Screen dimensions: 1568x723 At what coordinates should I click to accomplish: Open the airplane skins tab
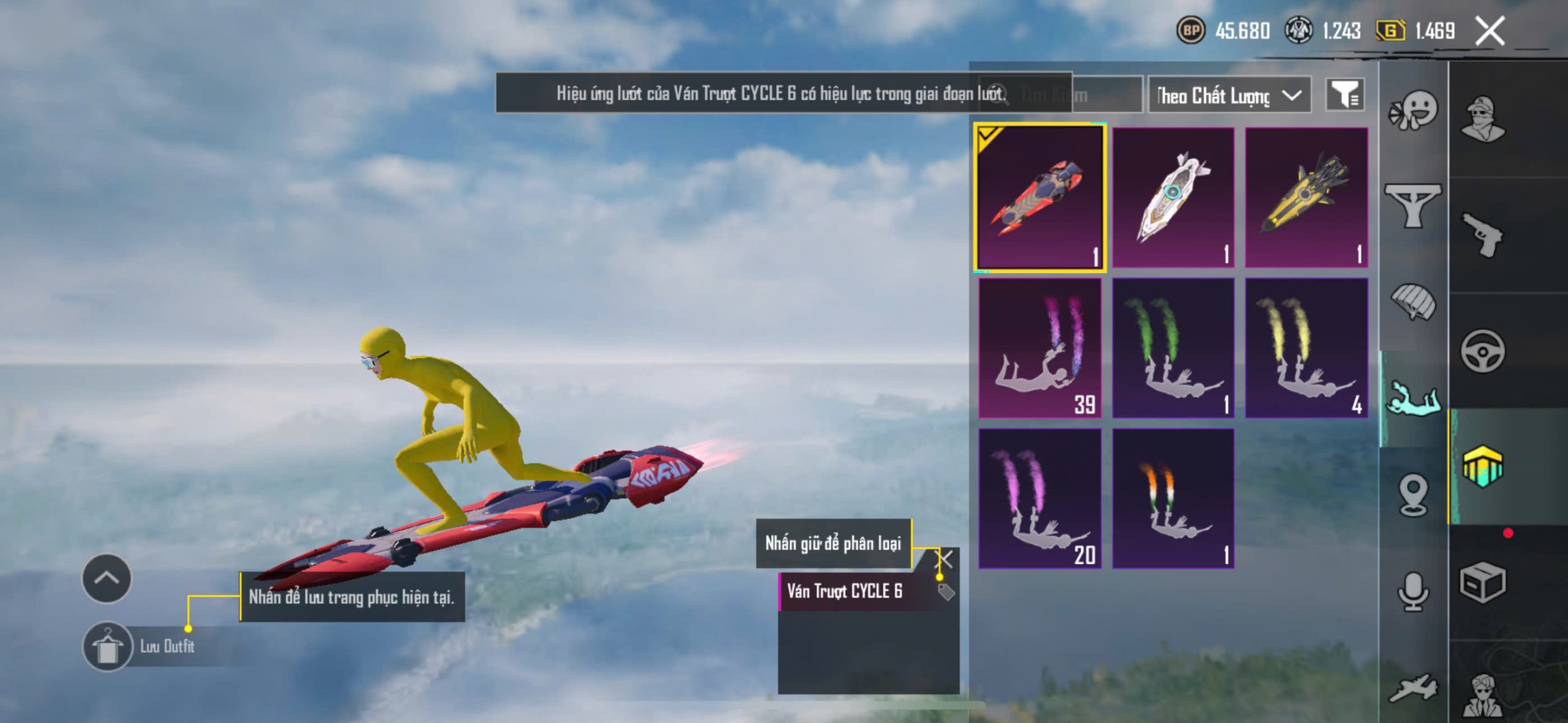1412,688
